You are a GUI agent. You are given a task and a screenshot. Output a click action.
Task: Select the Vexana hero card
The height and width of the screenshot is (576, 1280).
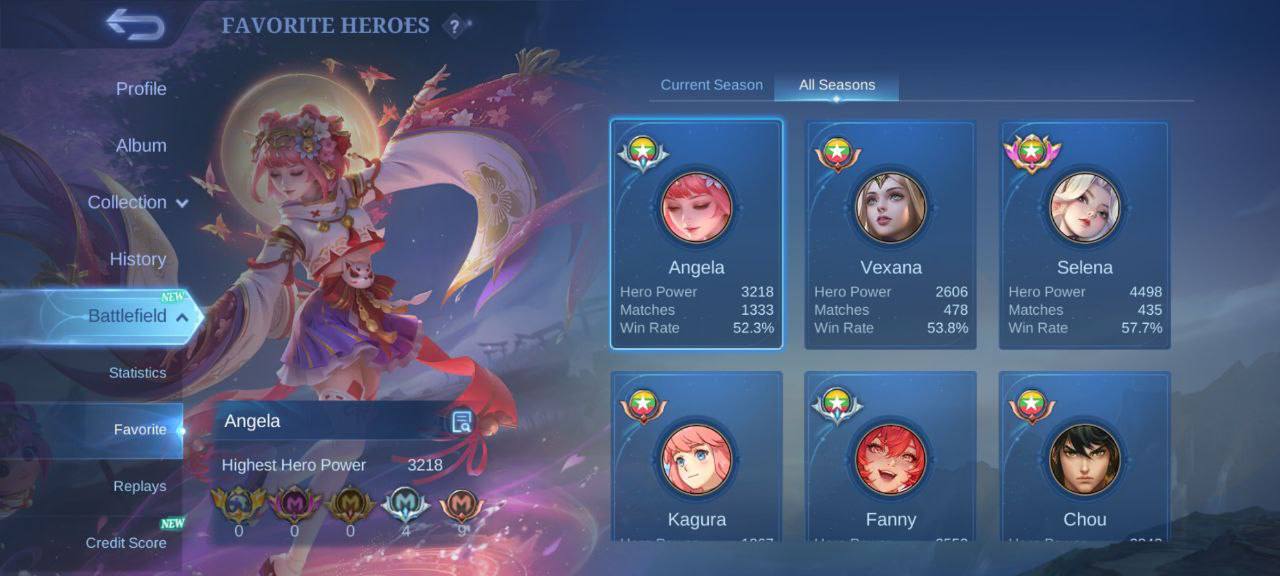tap(891, 234)
